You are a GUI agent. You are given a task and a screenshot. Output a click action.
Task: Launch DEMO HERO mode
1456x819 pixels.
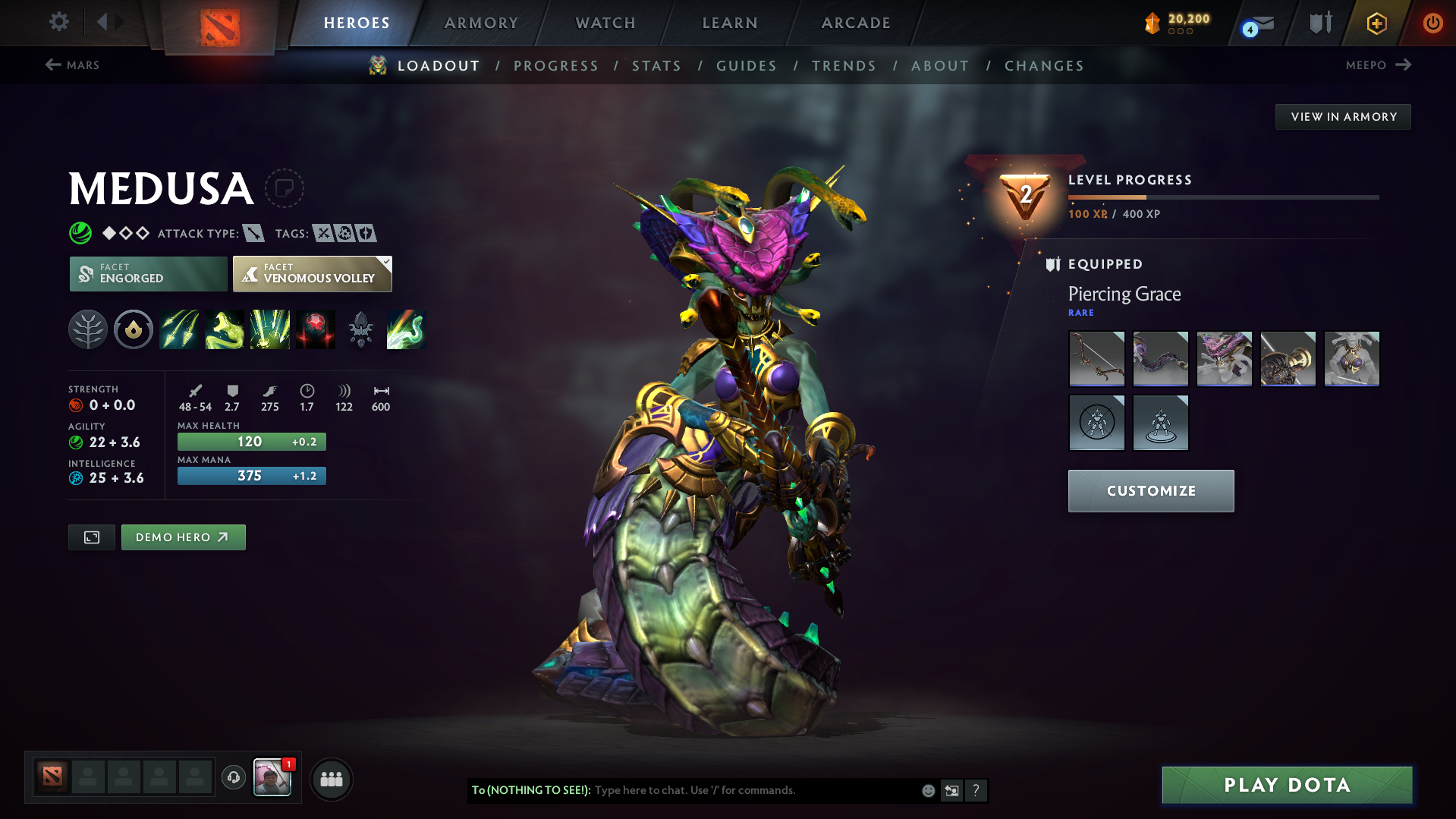183,537
